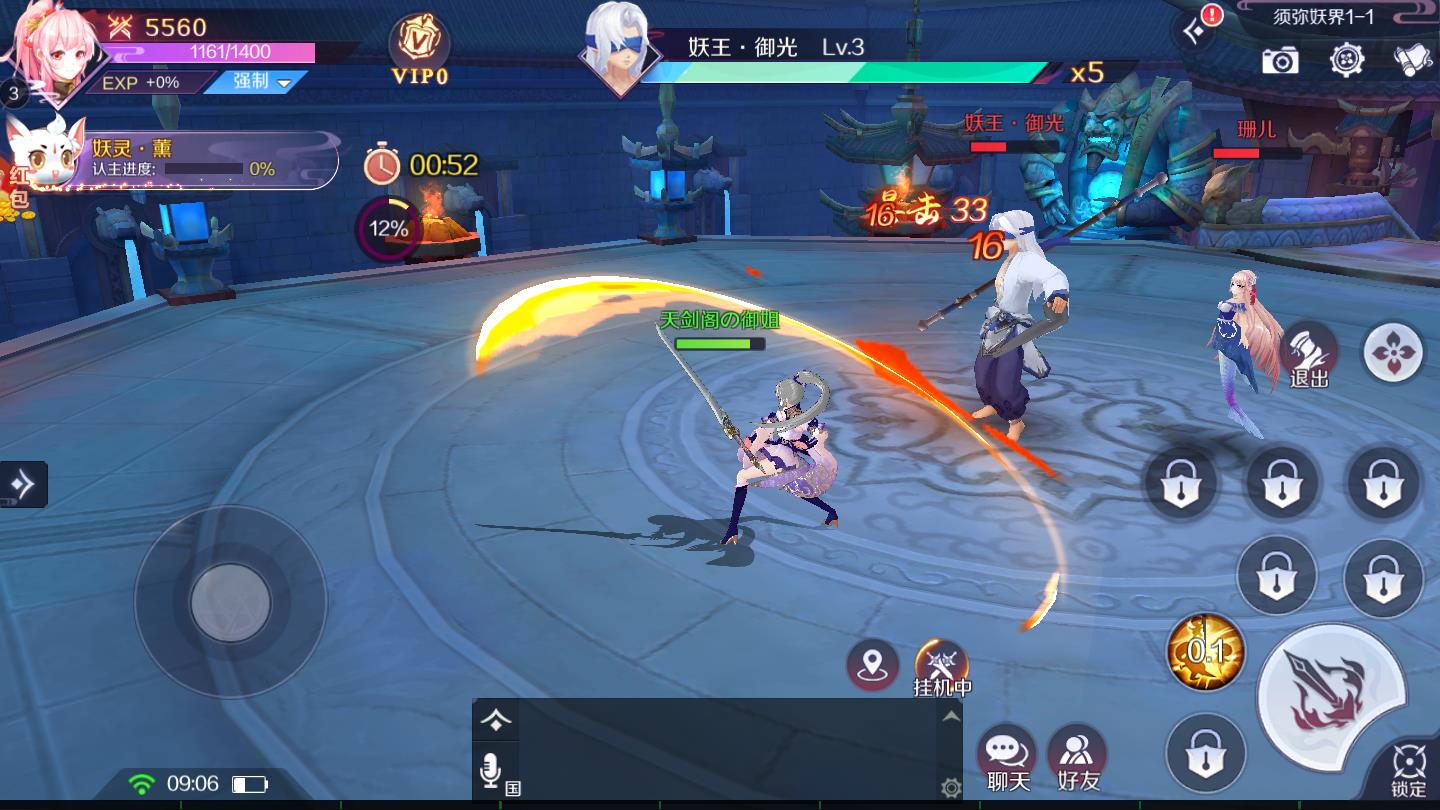Tap the microphone voice chat button
The height and width of the screenshot is (810, 1440).
(x=491, y=771)
